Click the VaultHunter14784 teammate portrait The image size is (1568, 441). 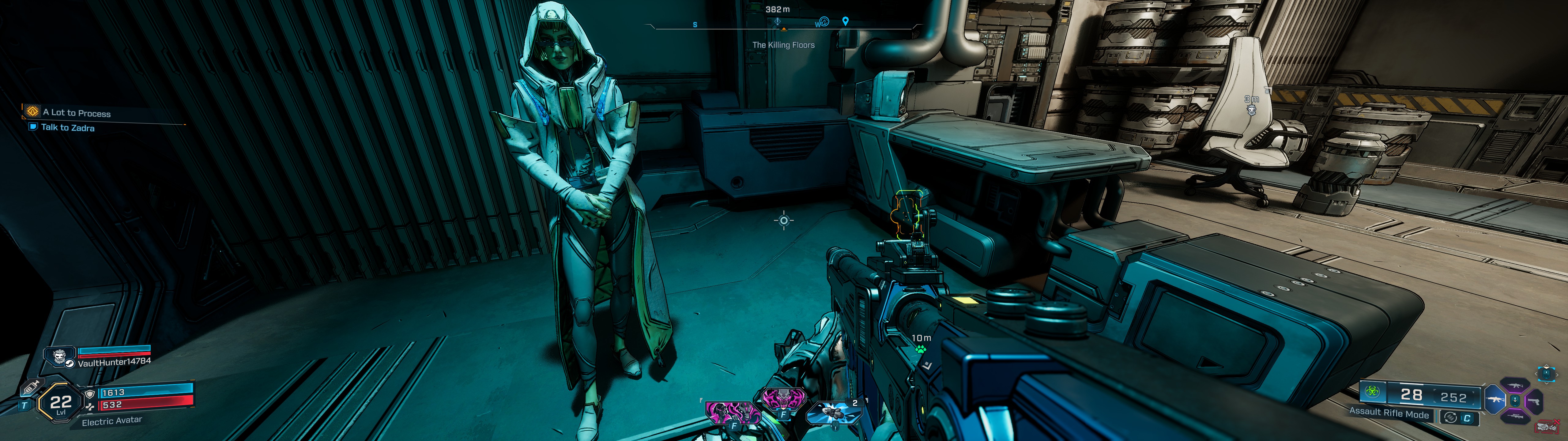(x=59, y=356)
